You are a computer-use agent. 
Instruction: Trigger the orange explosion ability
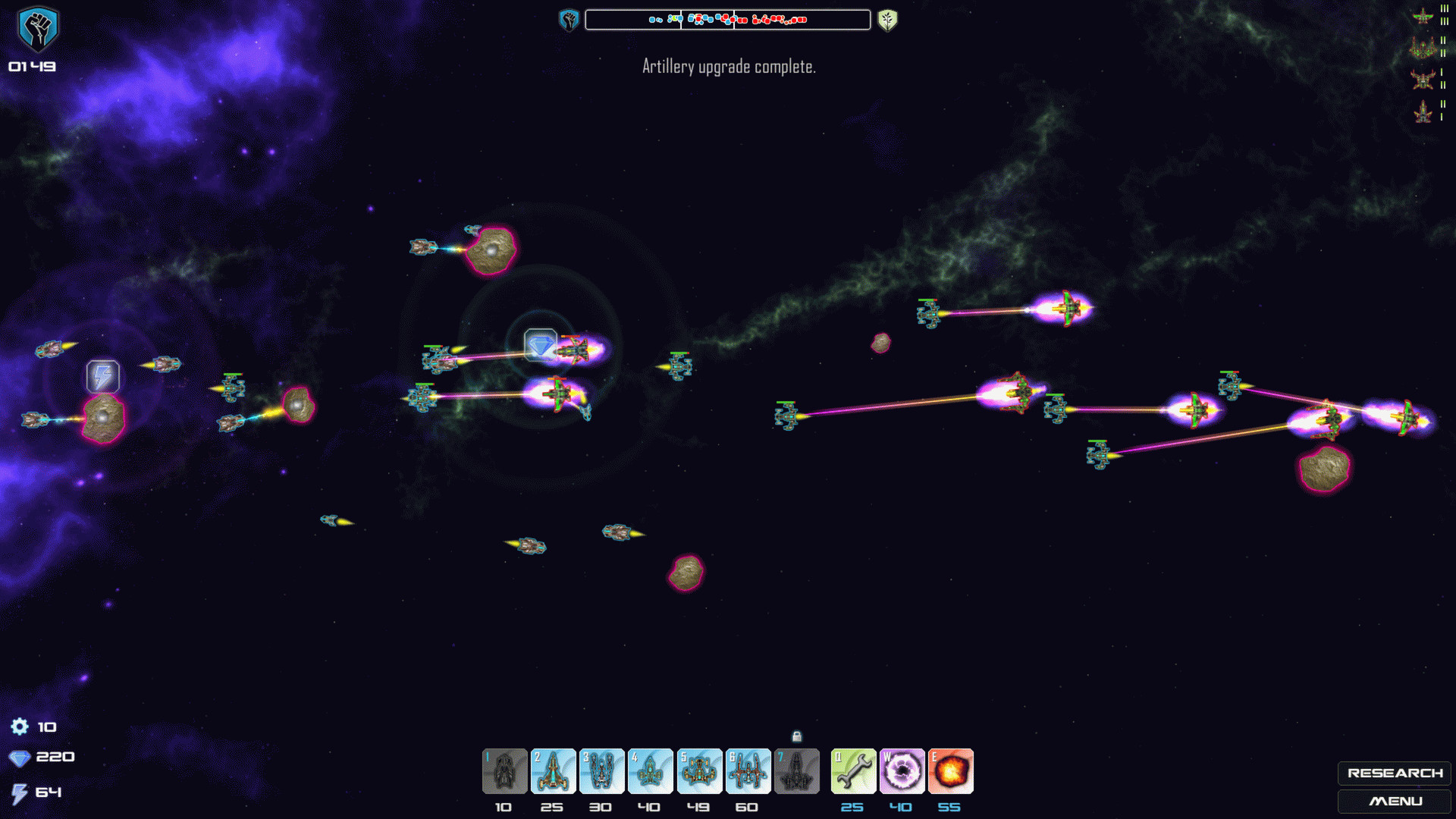tap(950, 771)
